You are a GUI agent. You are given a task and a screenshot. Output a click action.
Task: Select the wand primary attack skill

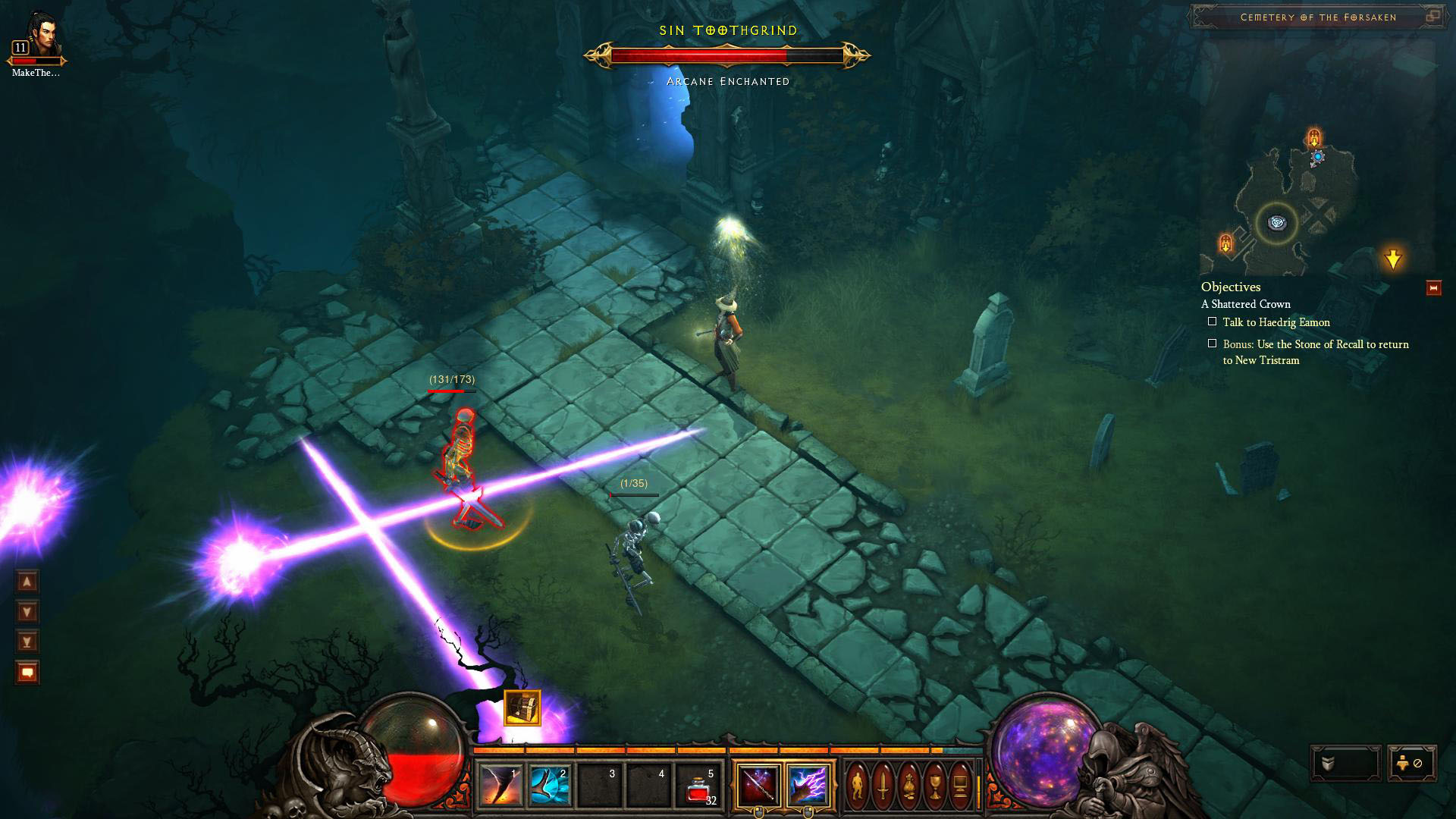tap(758, 786)
